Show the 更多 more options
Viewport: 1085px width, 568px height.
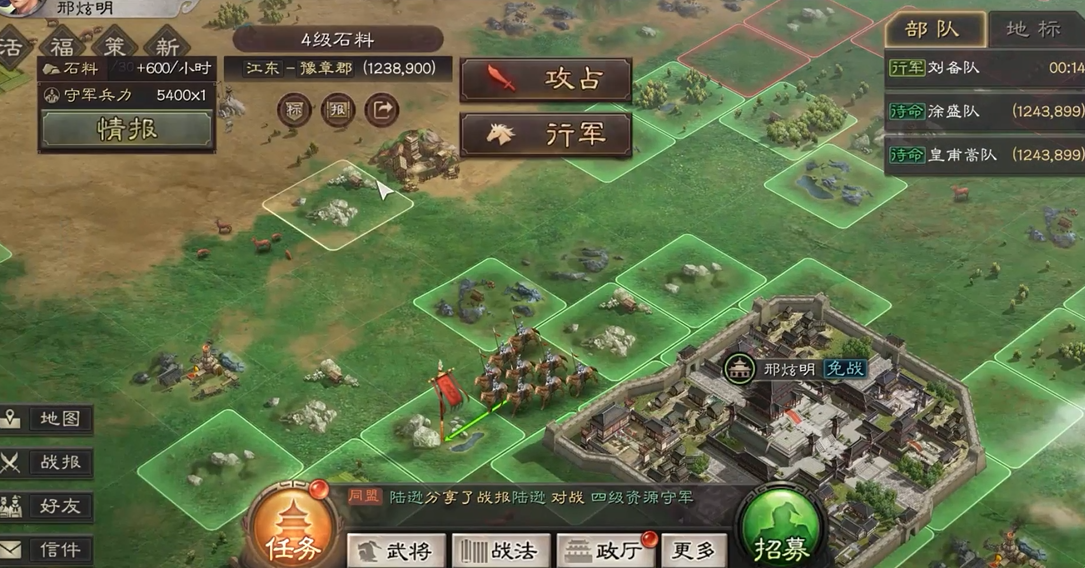pyautogui.click(x=693, y=550)
